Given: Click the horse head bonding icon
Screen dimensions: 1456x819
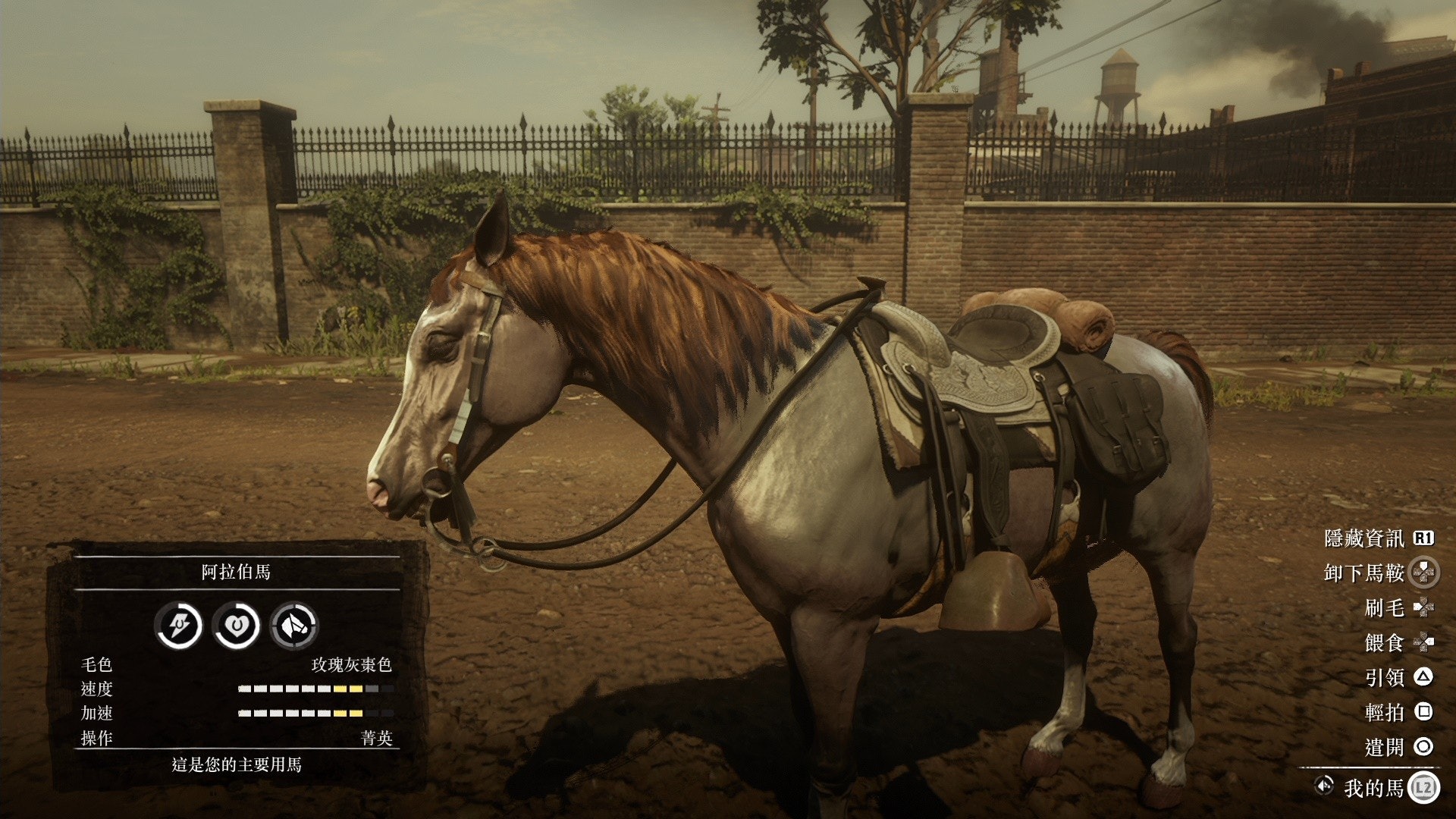Looking at the screenshot, I should [x=294, y=626].
